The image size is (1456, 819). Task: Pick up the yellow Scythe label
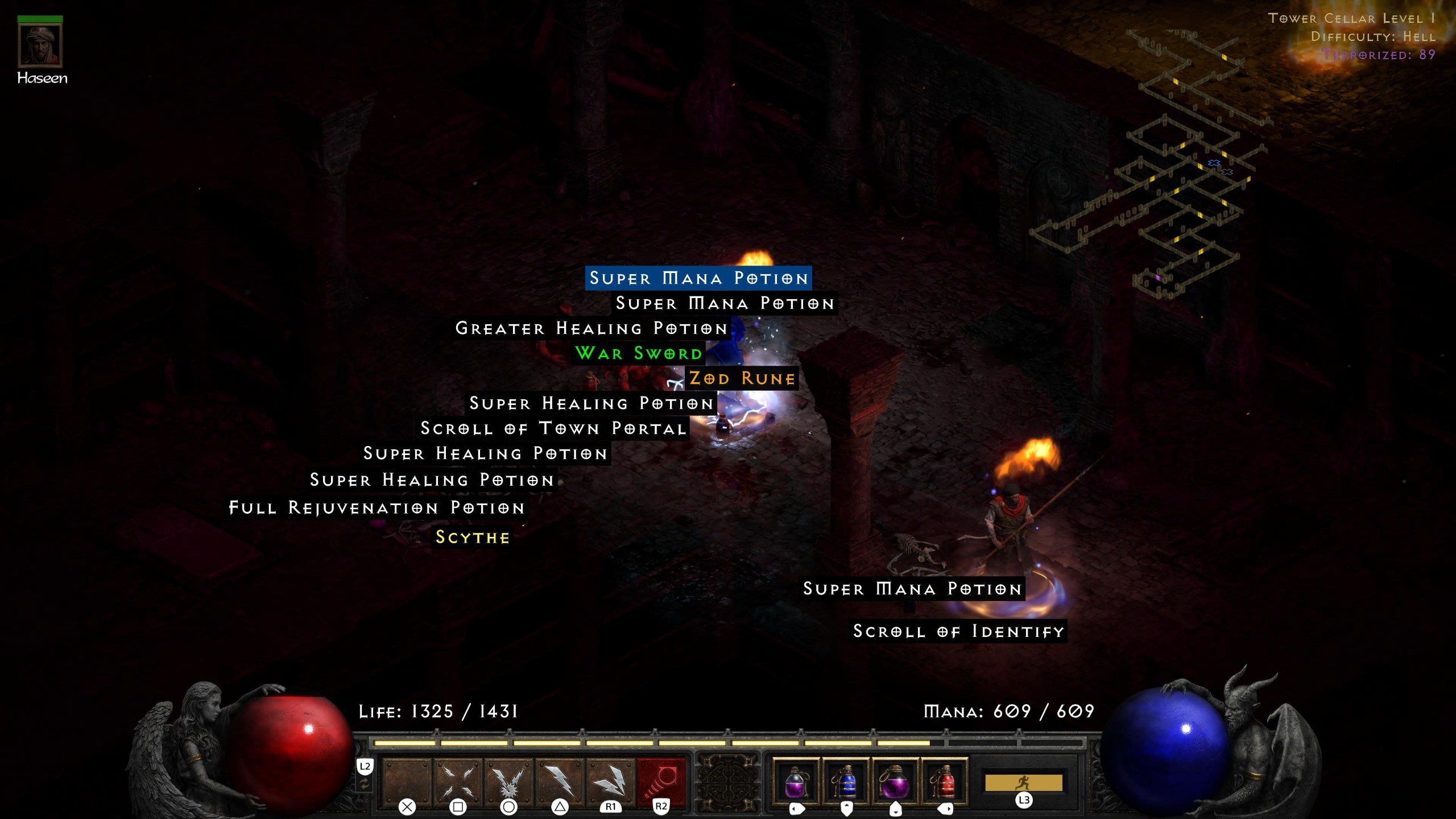coord(472,537)
